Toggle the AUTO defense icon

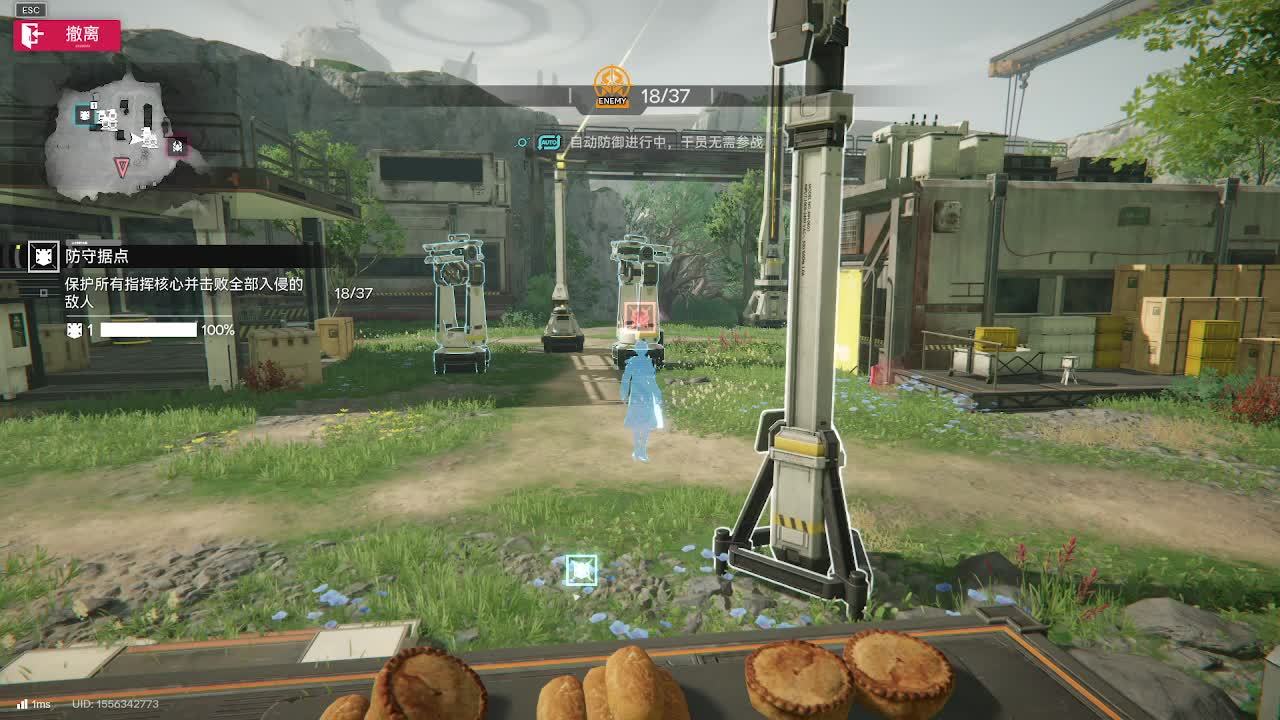click(549, 142)
